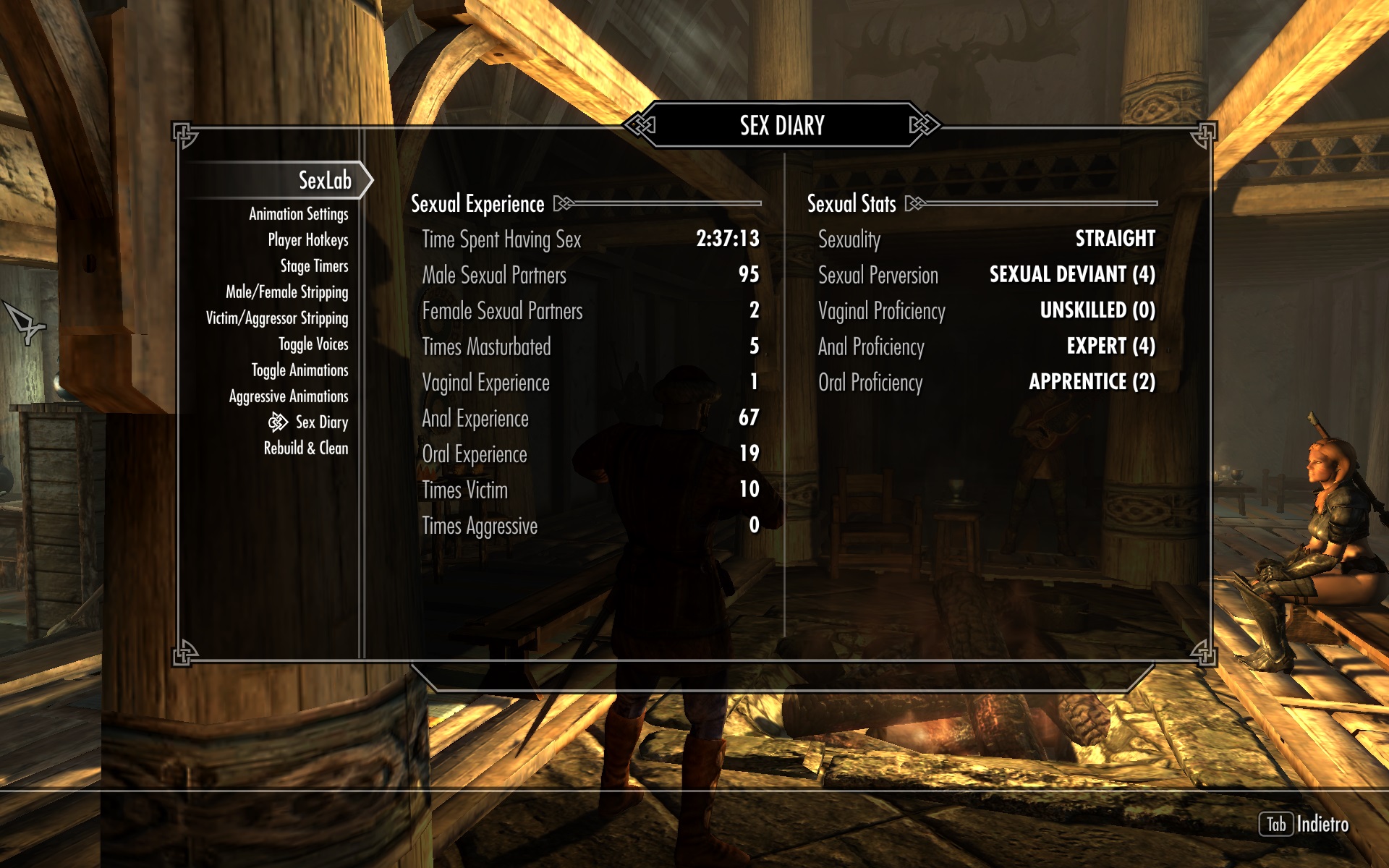
Task: Select the Sex Diary page entry
Action: [x=321, y=422]
